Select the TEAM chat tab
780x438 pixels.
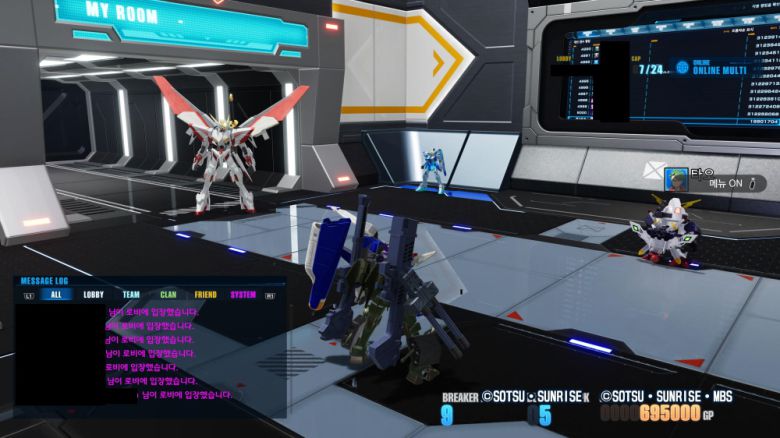pos(131,295)
